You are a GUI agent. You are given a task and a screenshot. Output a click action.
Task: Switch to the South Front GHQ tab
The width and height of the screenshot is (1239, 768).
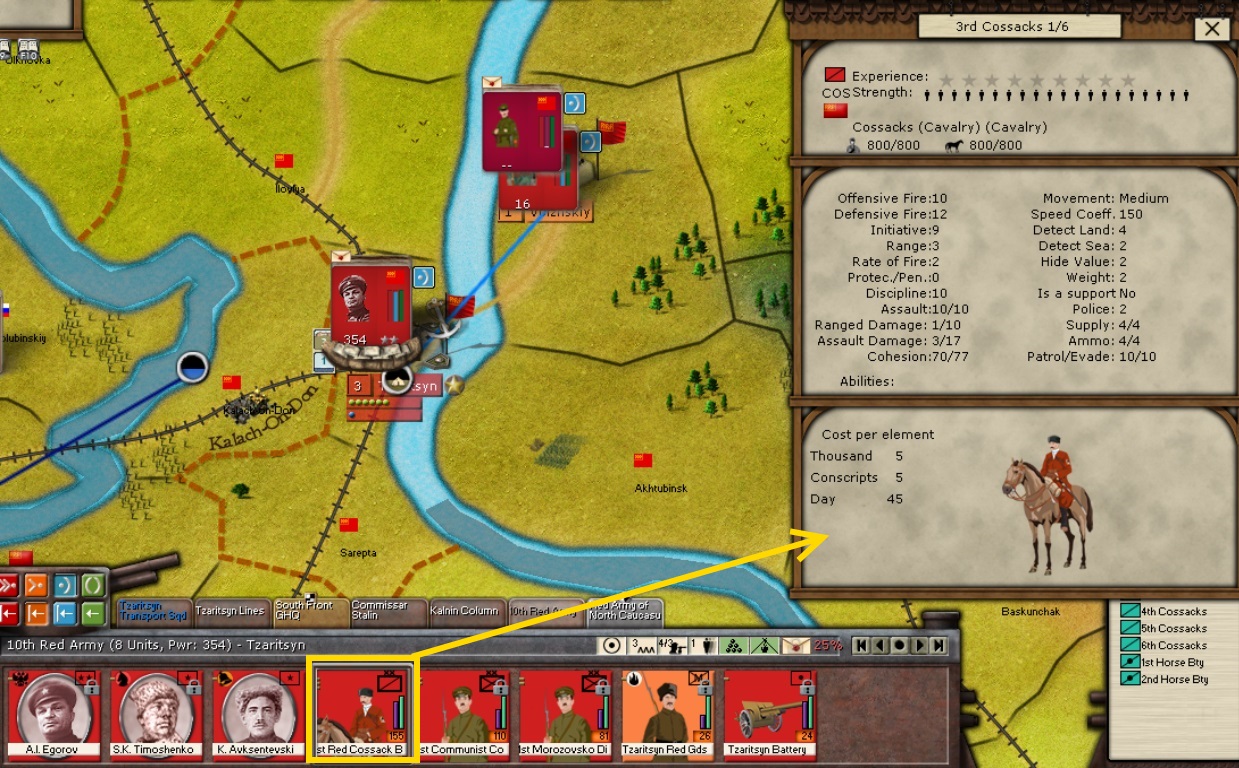click(309, 611)
